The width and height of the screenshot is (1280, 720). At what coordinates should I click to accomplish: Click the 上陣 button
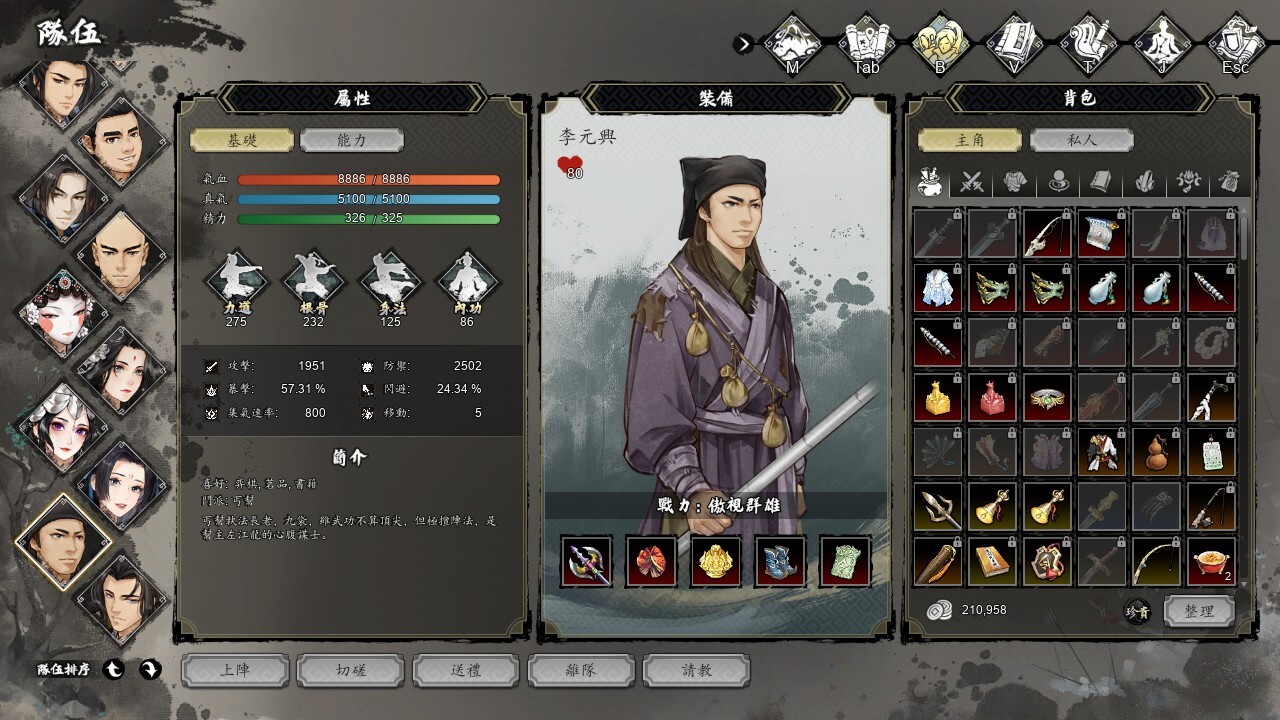(235, 670)
